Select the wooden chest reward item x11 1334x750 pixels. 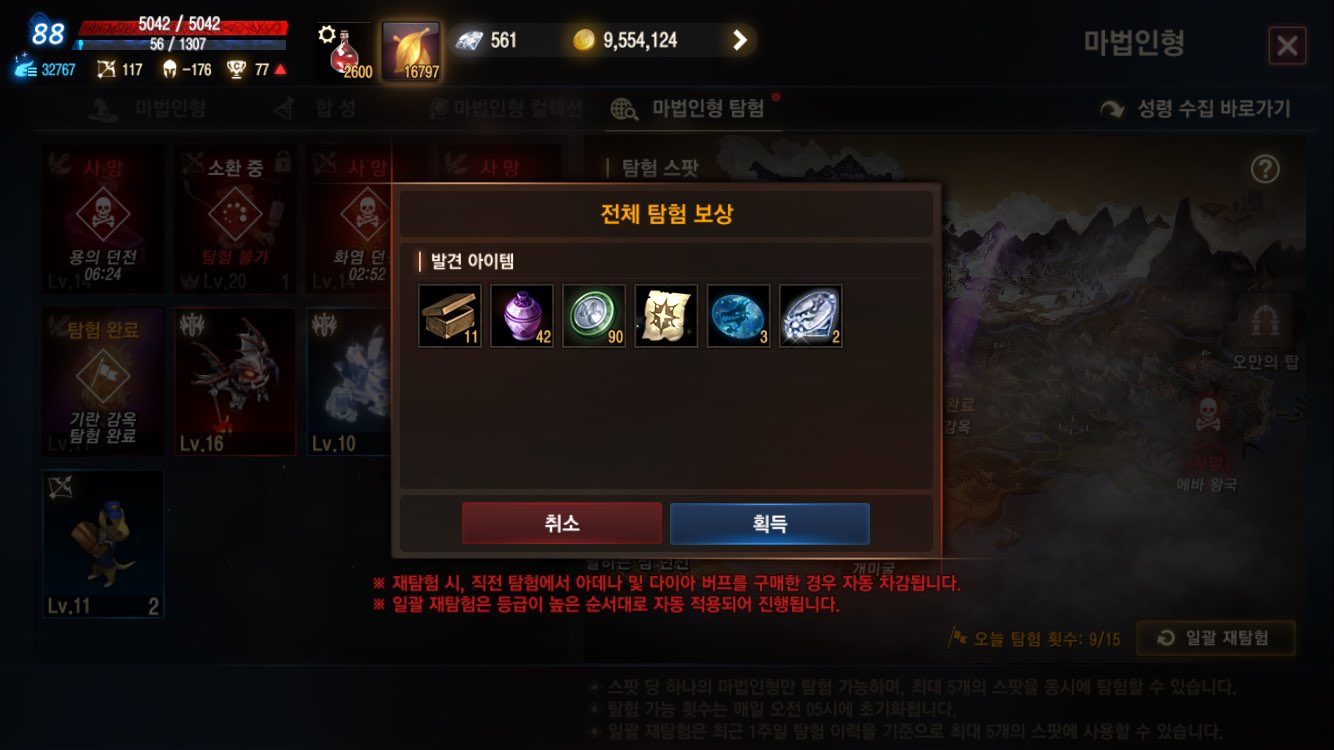tap(449, 316)
